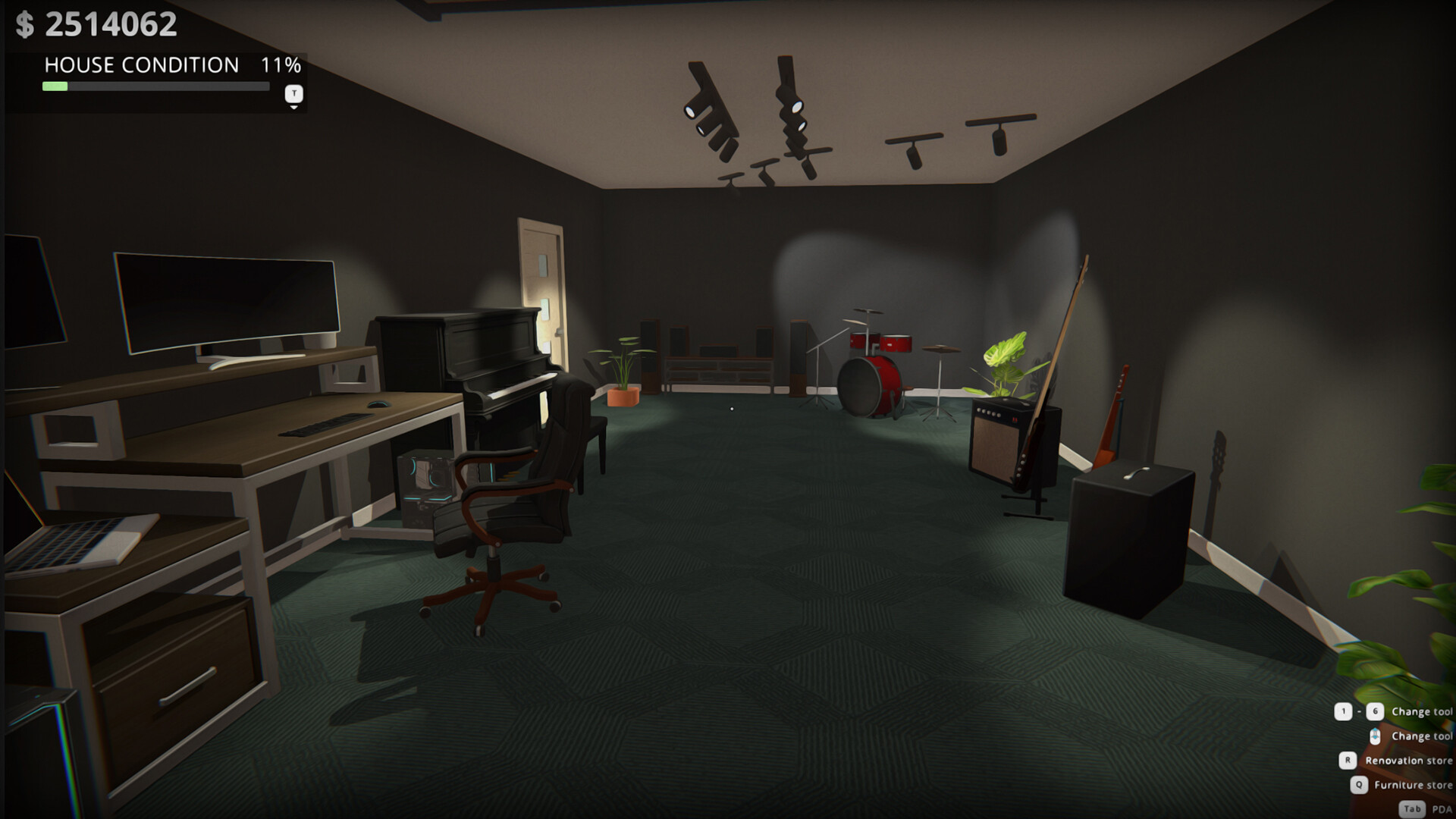Click the "6" key hint icon

1375,711
